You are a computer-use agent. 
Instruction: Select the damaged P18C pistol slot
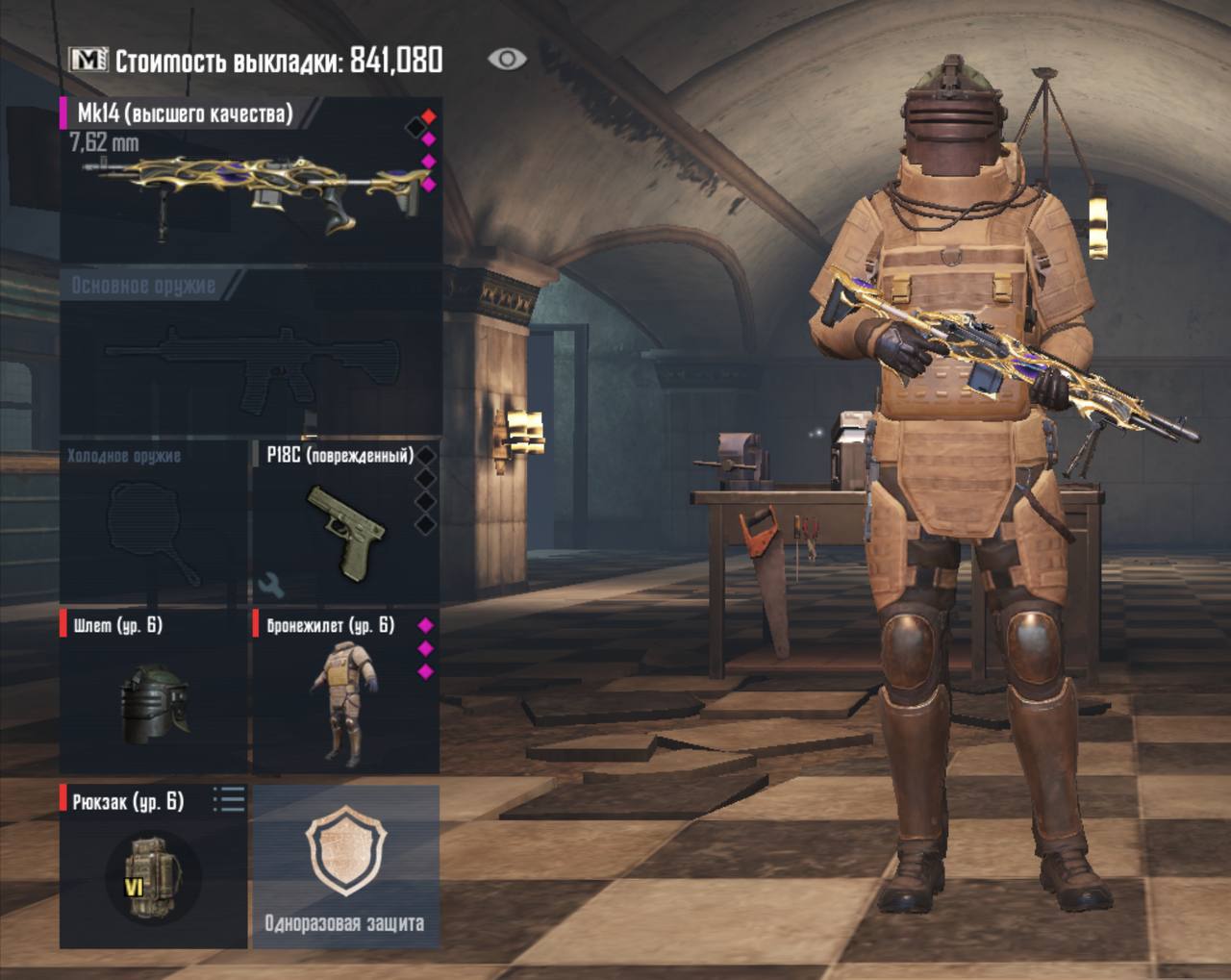click(344, 524)
